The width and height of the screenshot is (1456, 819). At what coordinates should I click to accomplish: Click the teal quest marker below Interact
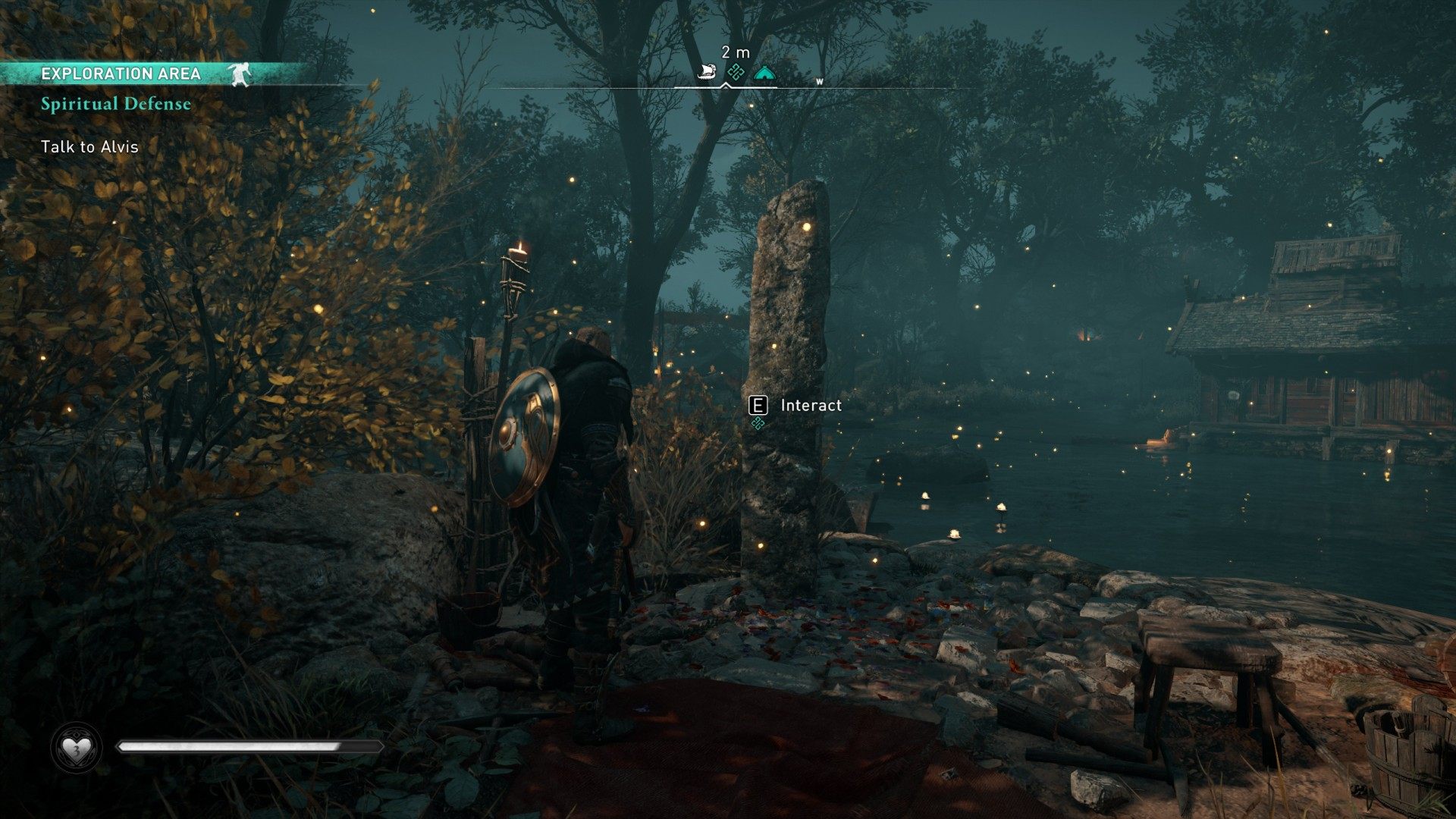tap(757, 424)
